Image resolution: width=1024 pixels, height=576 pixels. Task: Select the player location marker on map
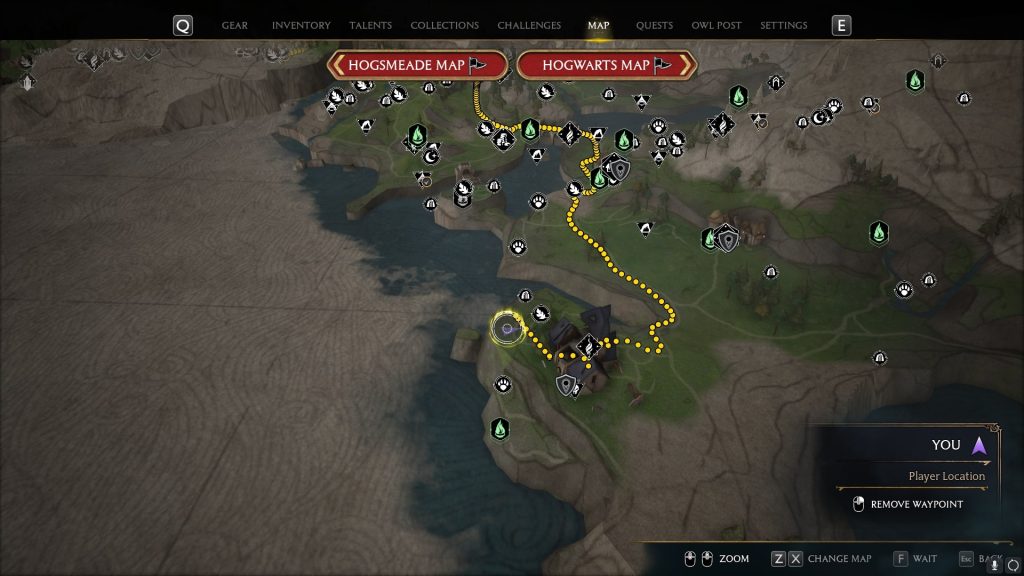[508, 328]
